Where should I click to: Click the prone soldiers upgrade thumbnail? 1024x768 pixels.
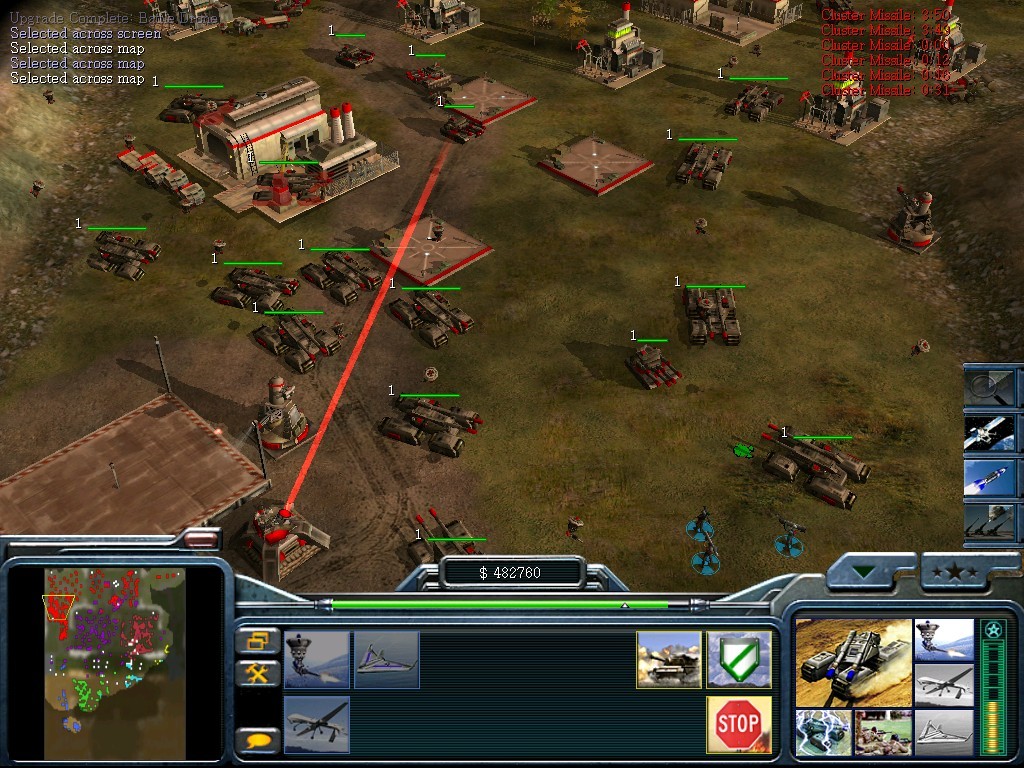coord(883,732)
